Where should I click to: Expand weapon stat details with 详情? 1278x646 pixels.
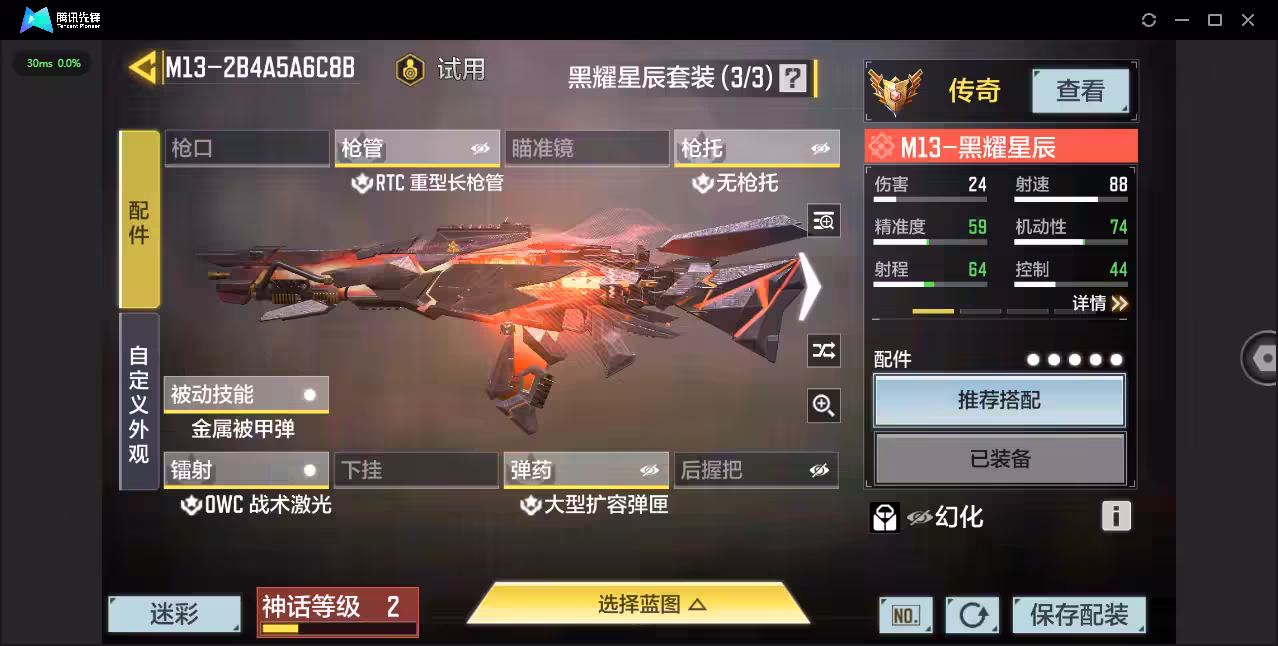[1100, 303]
